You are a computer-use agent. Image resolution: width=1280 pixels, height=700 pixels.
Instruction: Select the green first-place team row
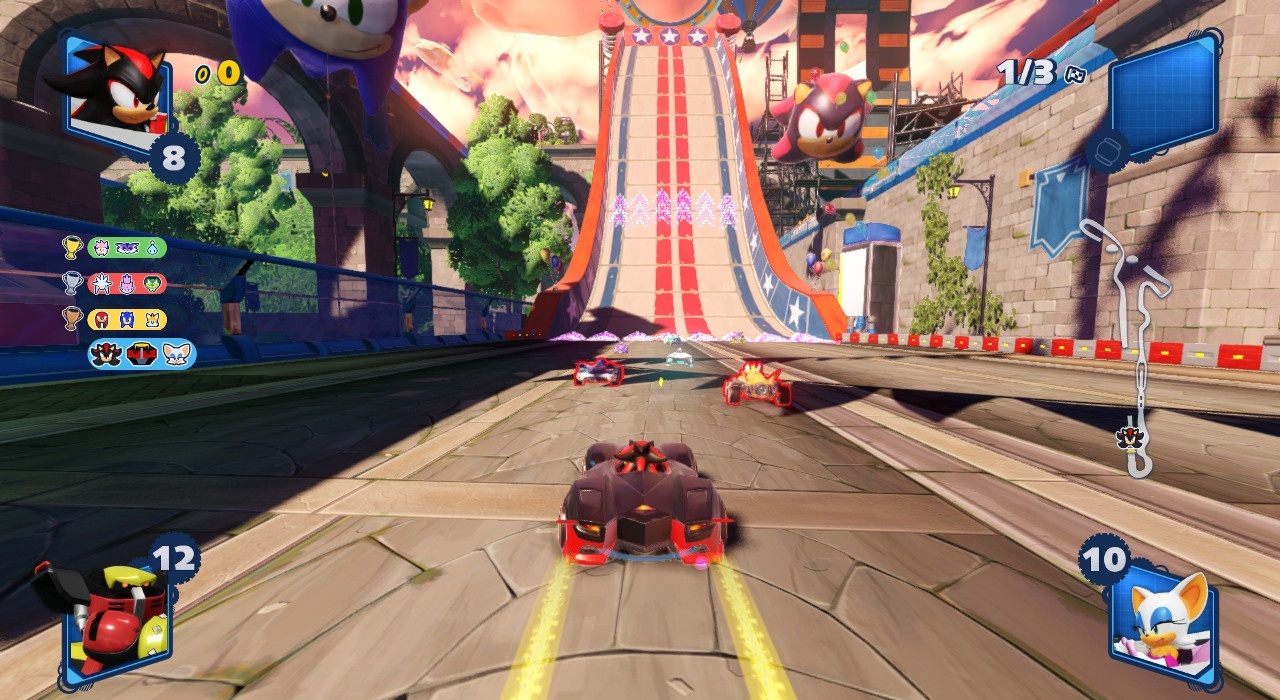point(127,247)
